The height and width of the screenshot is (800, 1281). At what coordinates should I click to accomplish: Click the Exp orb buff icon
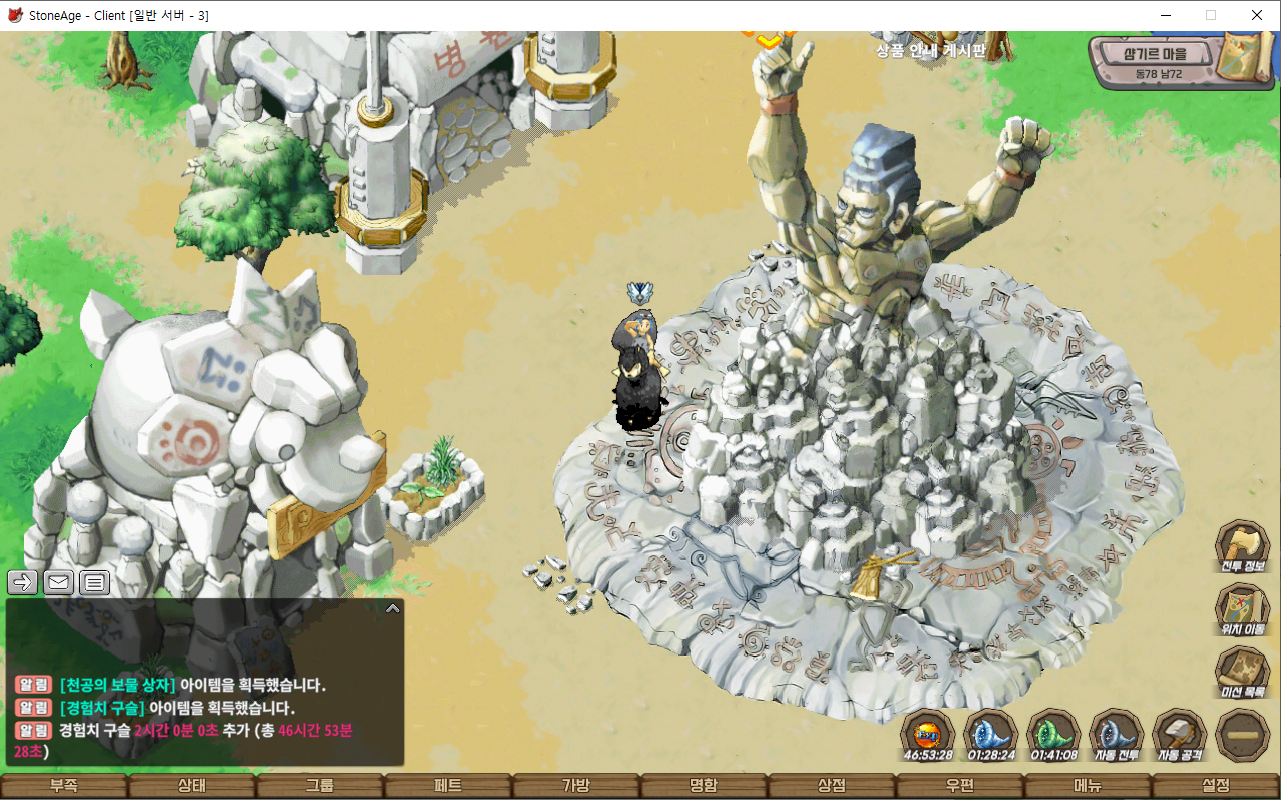tap(927, 734)
